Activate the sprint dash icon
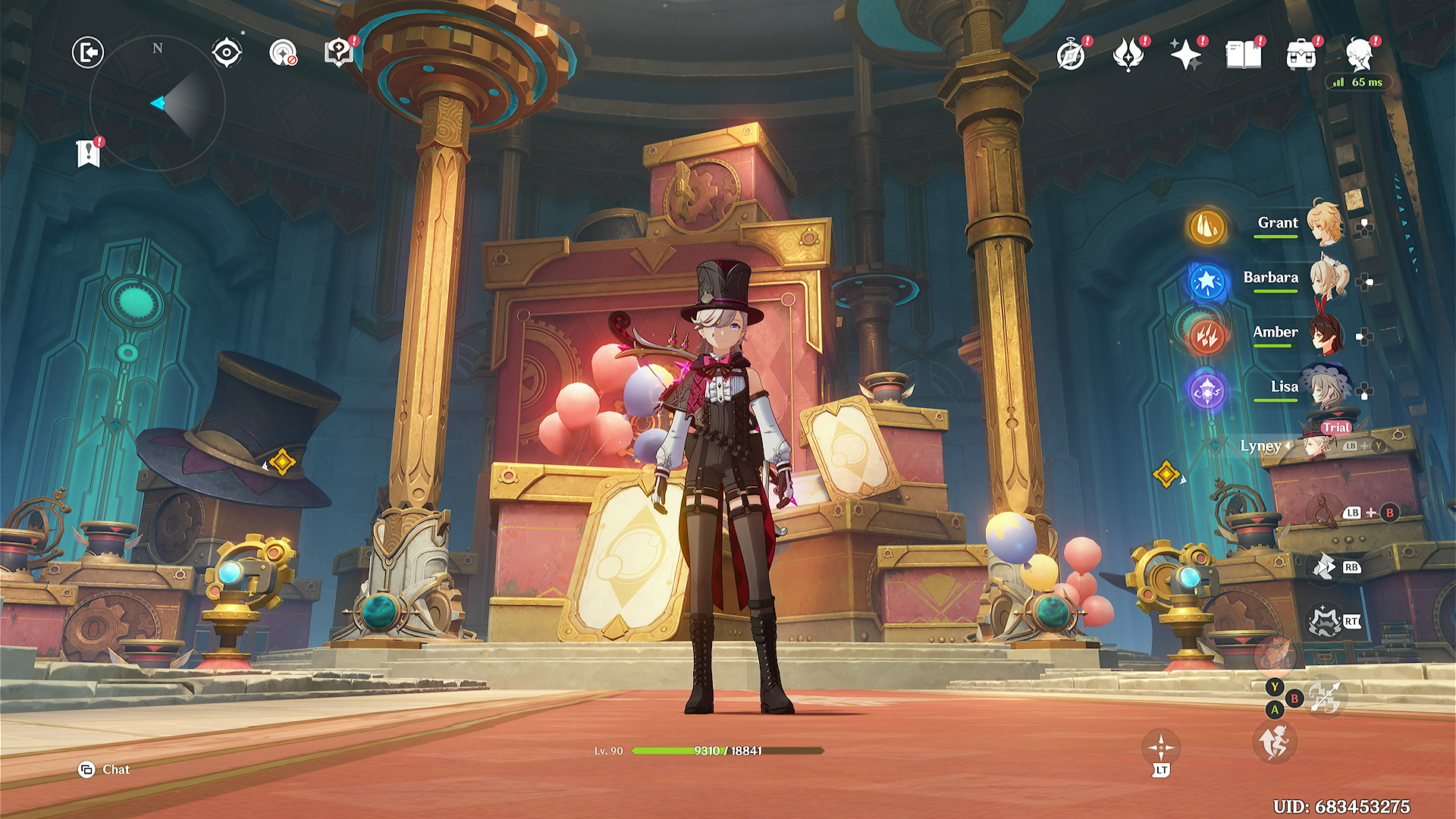Viewport: 1456px width, 819px height. tap(1275, 742)
